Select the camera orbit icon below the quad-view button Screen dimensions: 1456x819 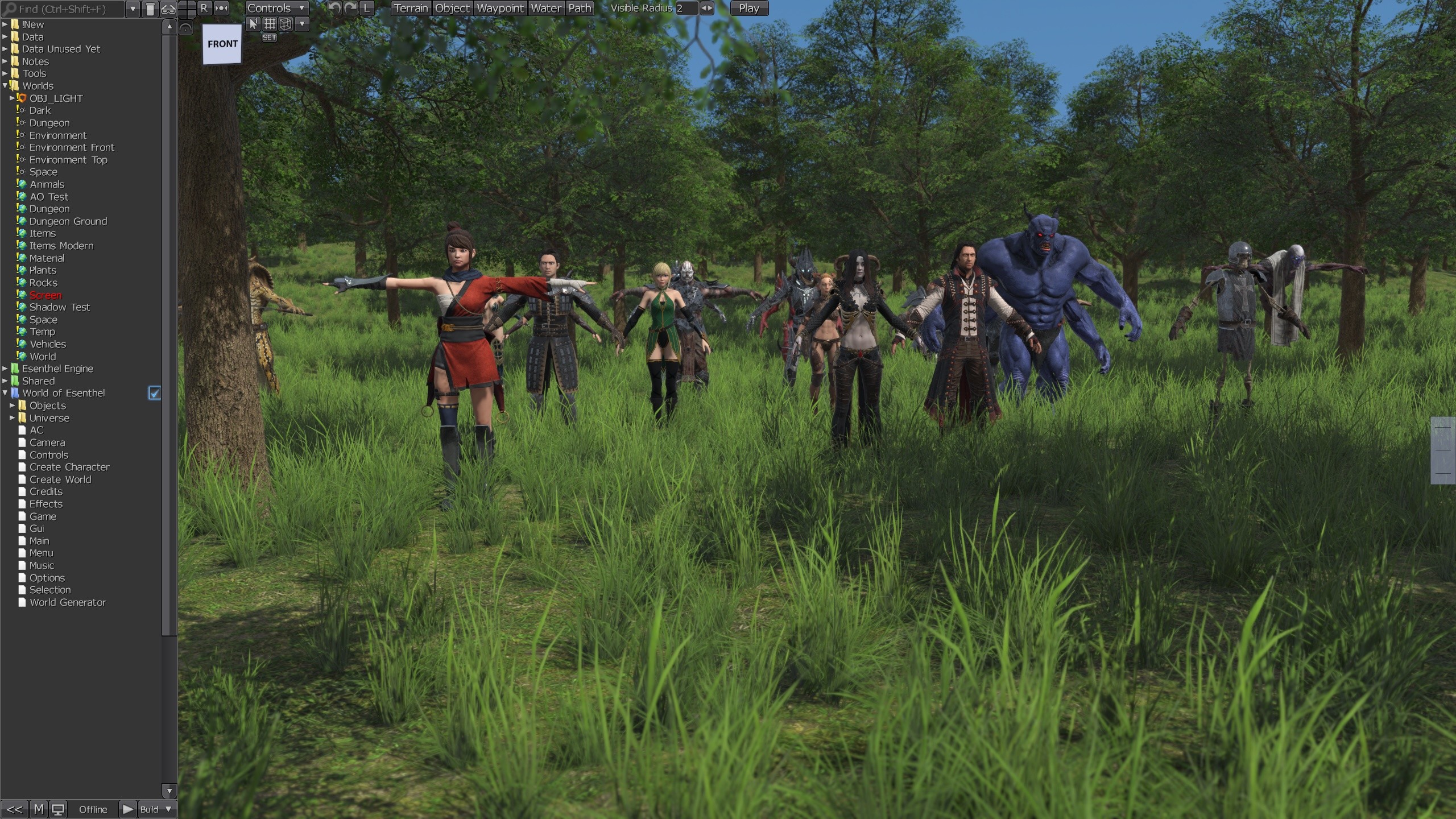185,27
